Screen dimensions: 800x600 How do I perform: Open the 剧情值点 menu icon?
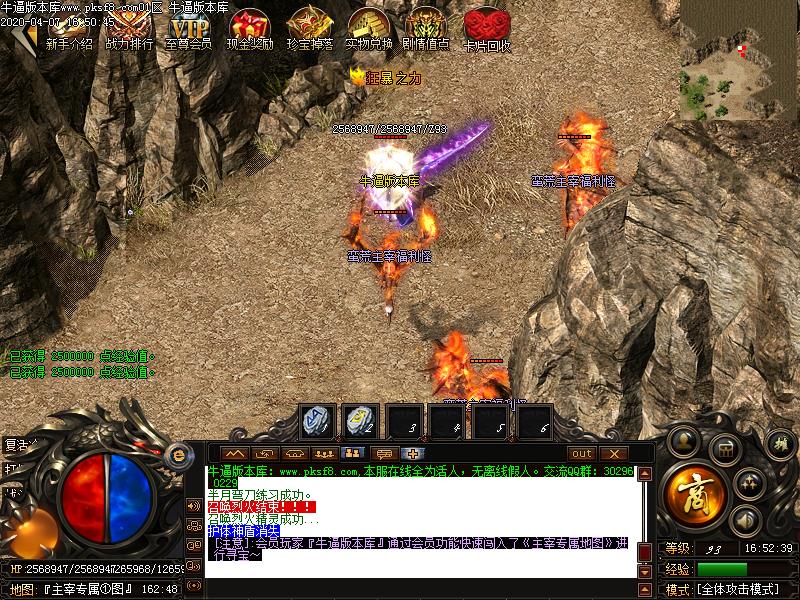click(x=427, y=30)
